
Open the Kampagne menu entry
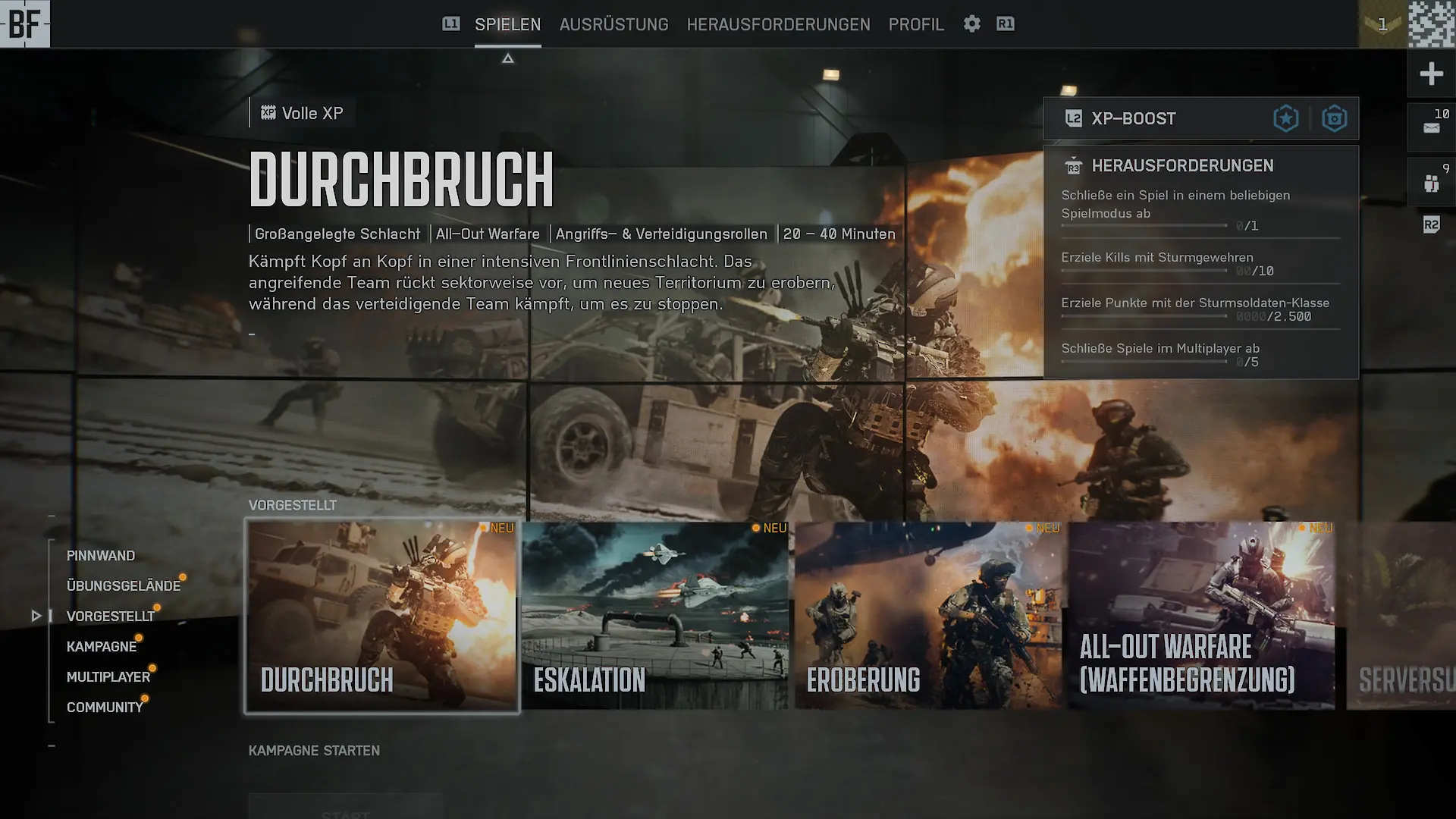tap(102, 647)
